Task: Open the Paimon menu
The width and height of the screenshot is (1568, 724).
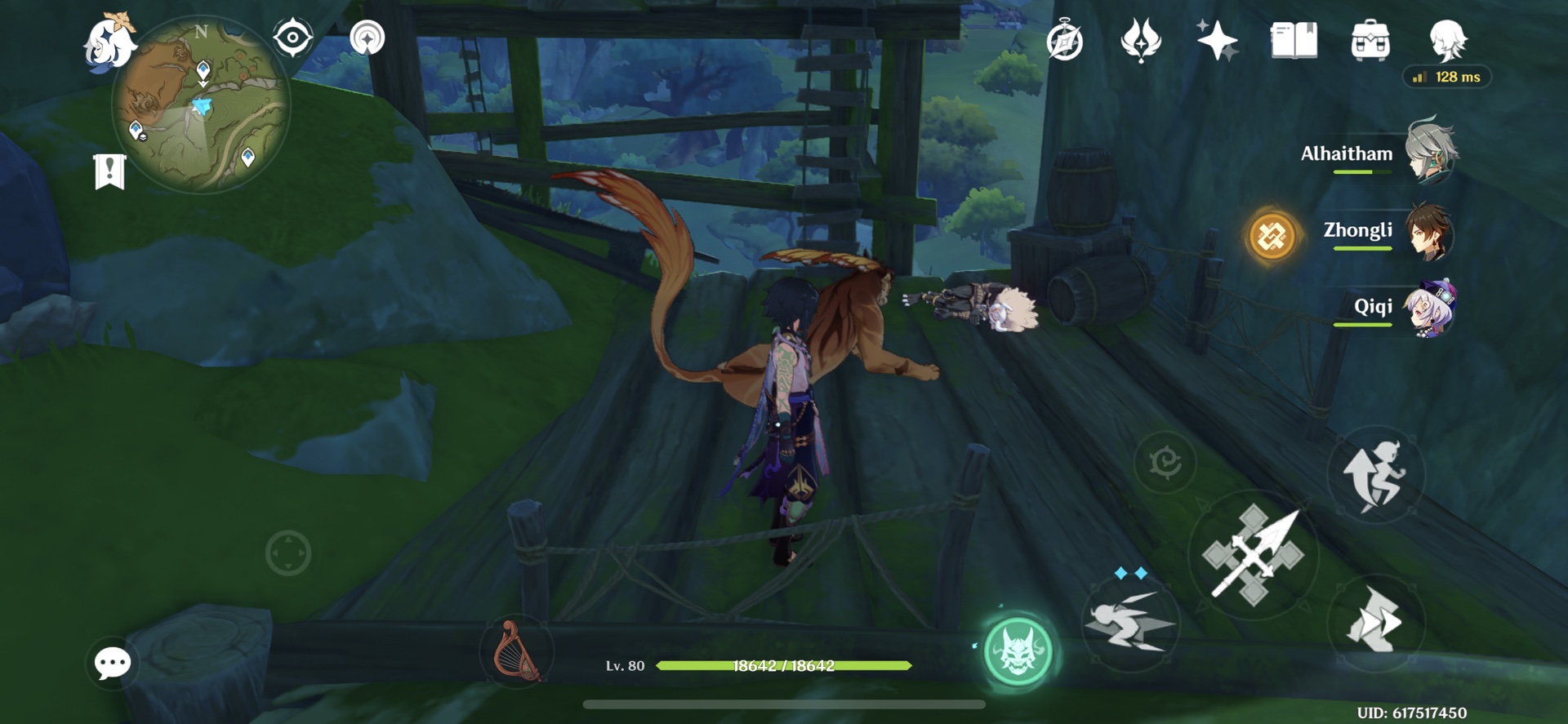Action: [109, 45]
